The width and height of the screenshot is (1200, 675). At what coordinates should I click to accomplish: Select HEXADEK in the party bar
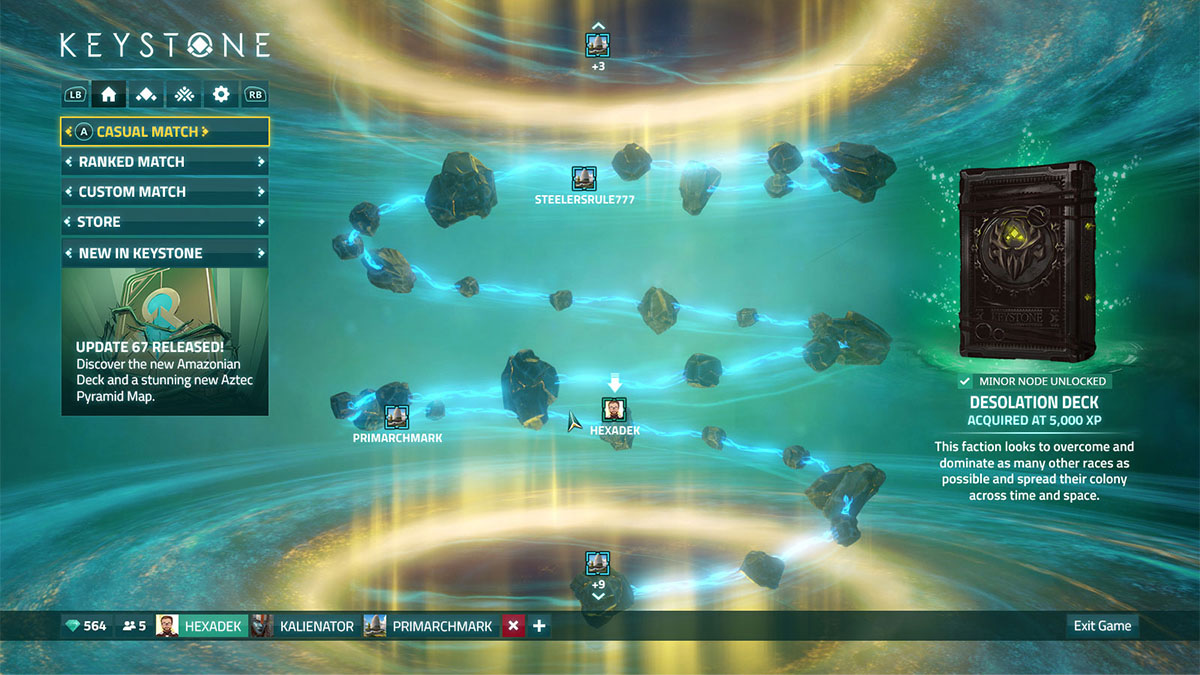click(200, 626)
